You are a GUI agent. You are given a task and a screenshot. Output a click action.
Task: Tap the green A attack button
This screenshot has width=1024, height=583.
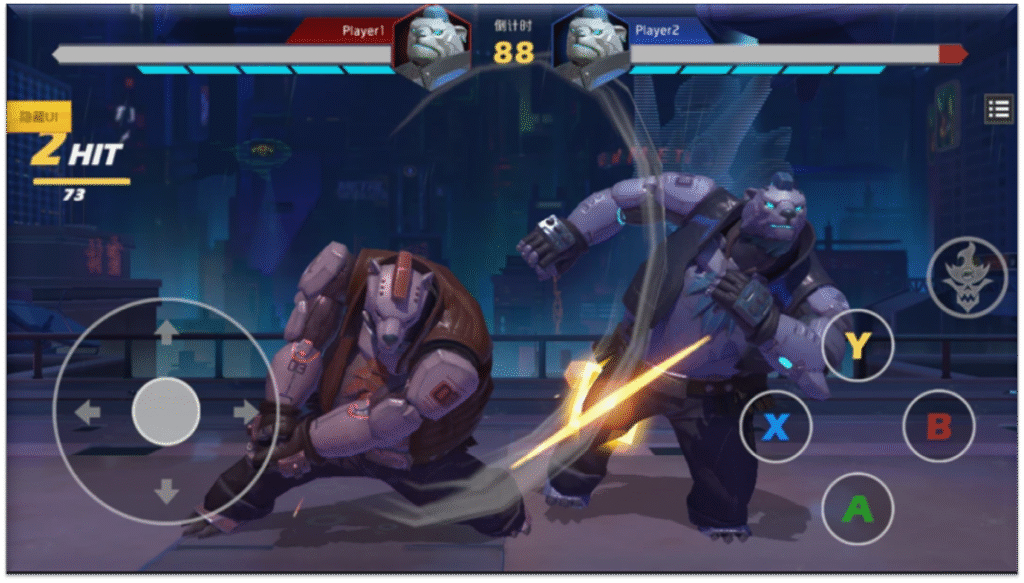click(x=857, y=509)
